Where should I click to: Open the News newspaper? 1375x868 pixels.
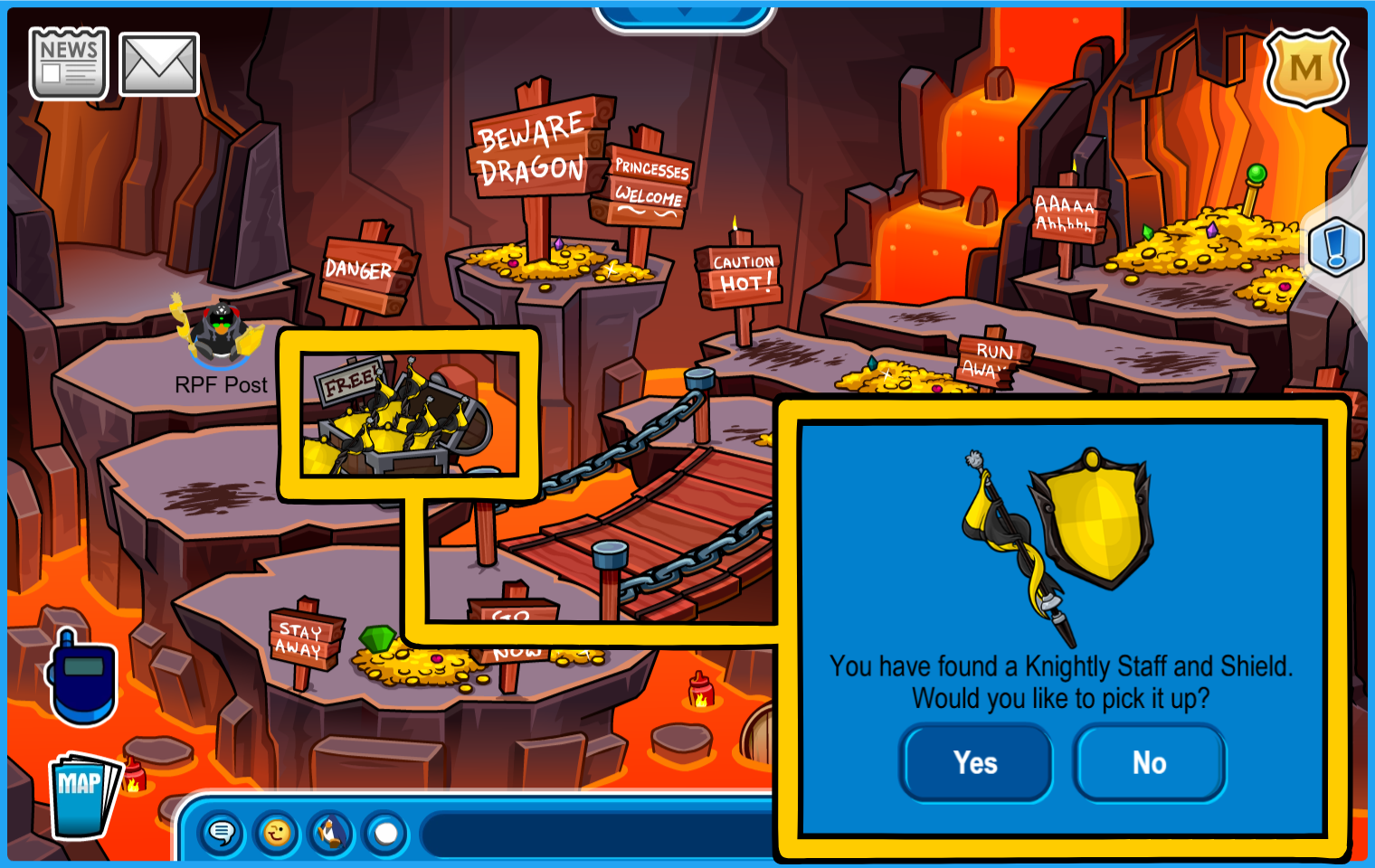[x=69, y=63]
